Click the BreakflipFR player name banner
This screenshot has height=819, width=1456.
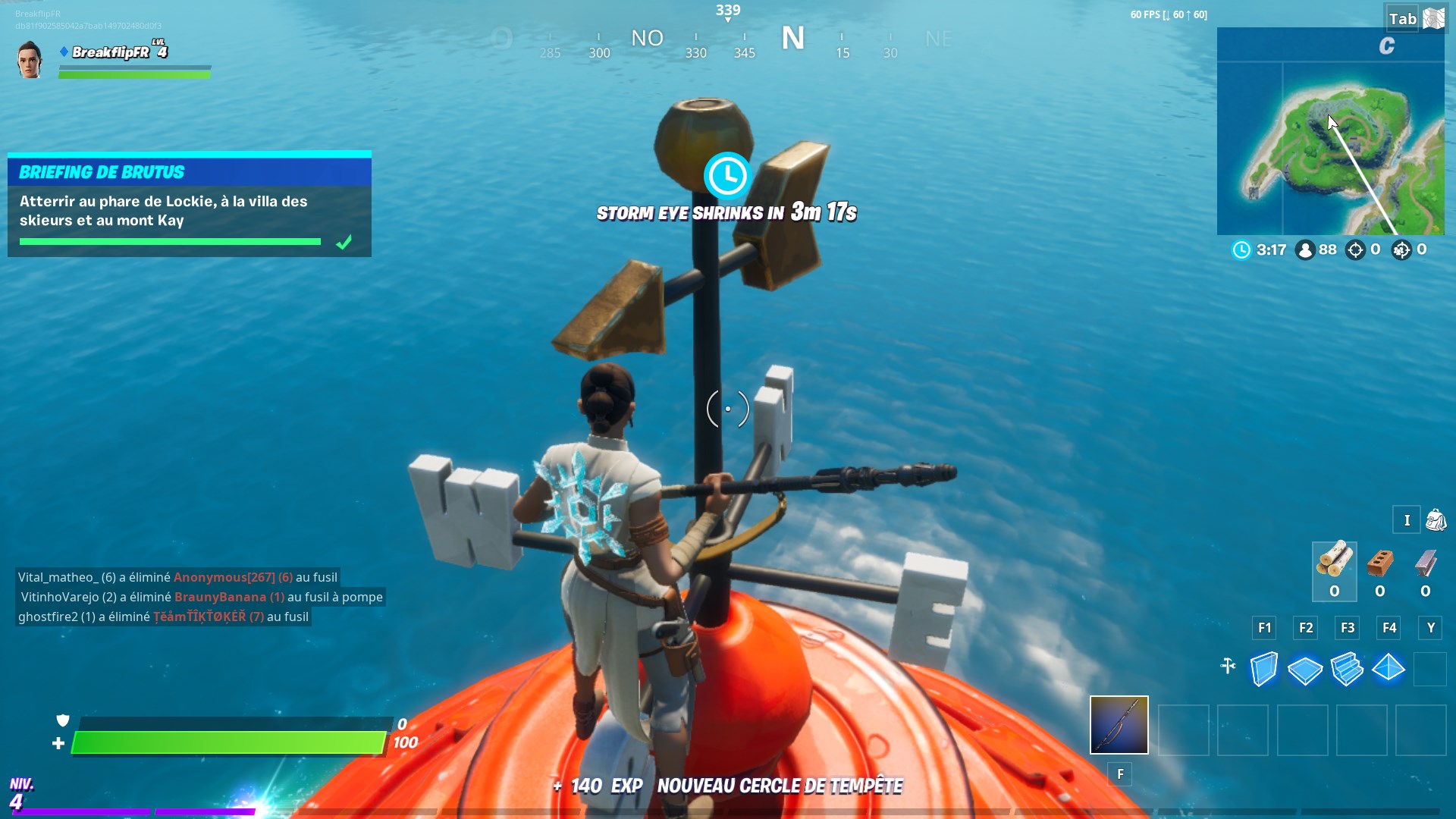[x=112, y=53]
